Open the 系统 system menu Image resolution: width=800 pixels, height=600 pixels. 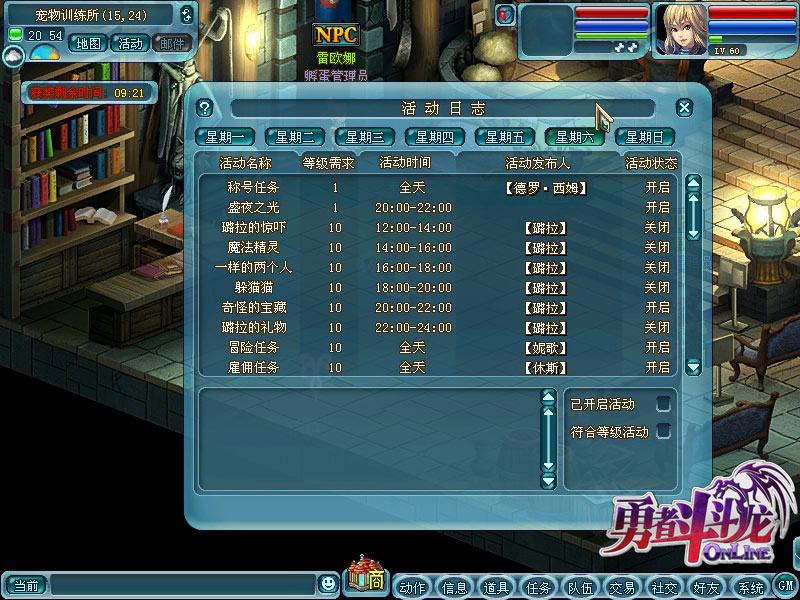(748, 587)
